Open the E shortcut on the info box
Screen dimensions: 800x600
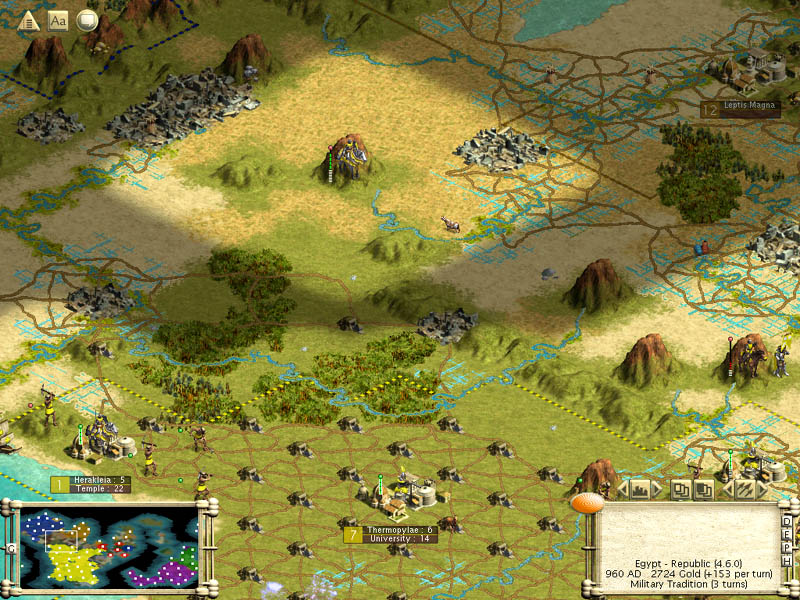click(x=787, y=533)
